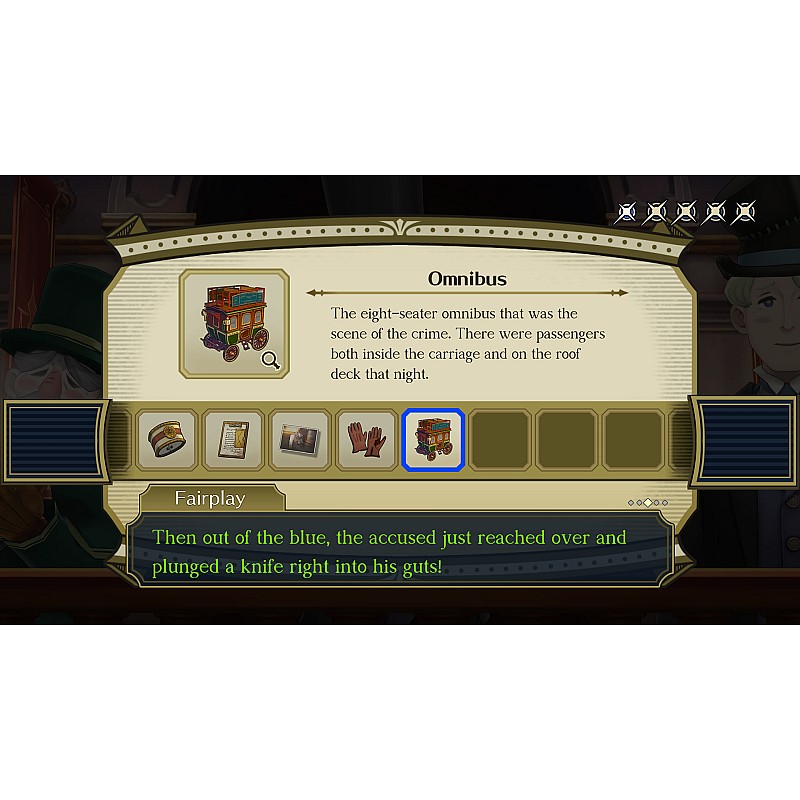Select the armband evidence slot
The image size is (800, 800).
coord(167,440)
